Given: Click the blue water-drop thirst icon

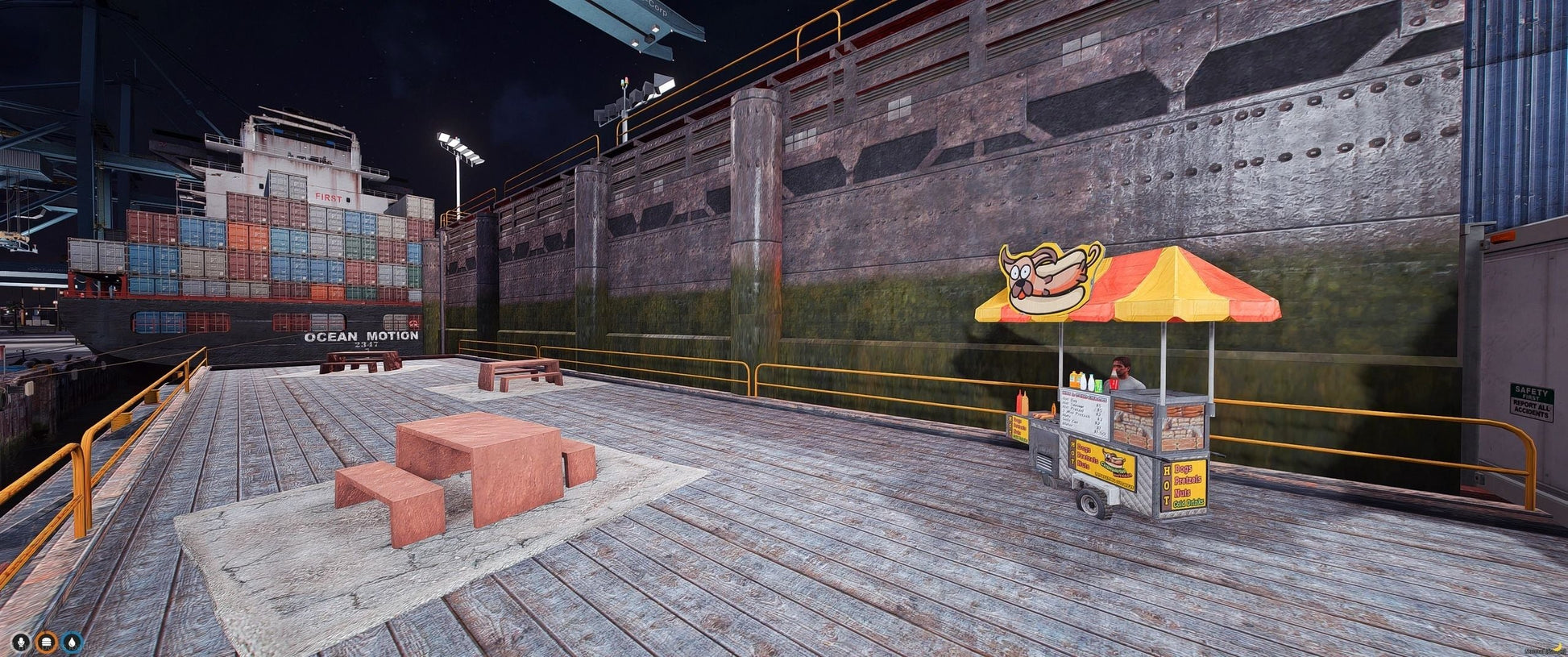Looking at the screenshot, I should [x=73, y=642].
